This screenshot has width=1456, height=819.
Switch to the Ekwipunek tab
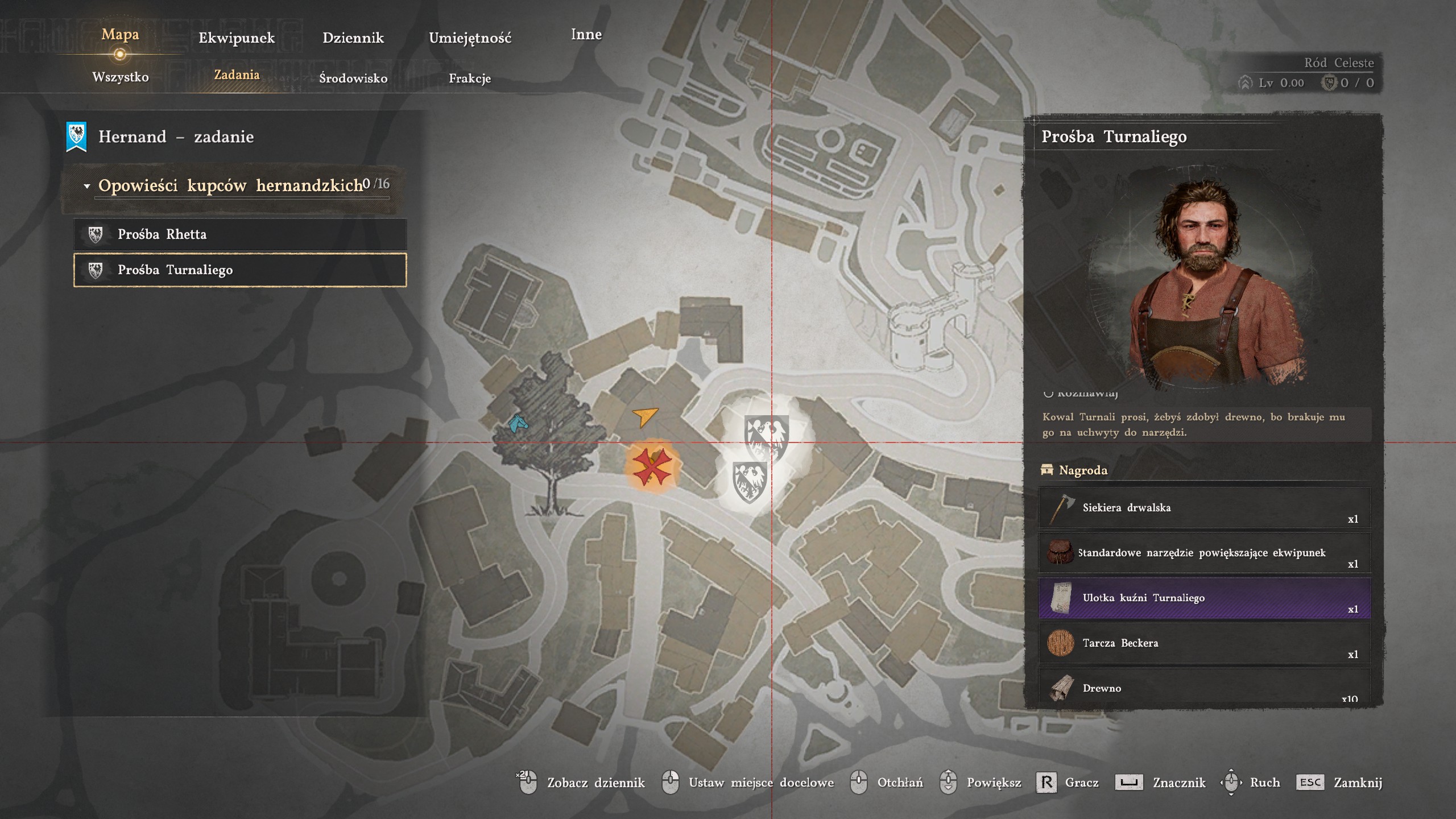237,38
